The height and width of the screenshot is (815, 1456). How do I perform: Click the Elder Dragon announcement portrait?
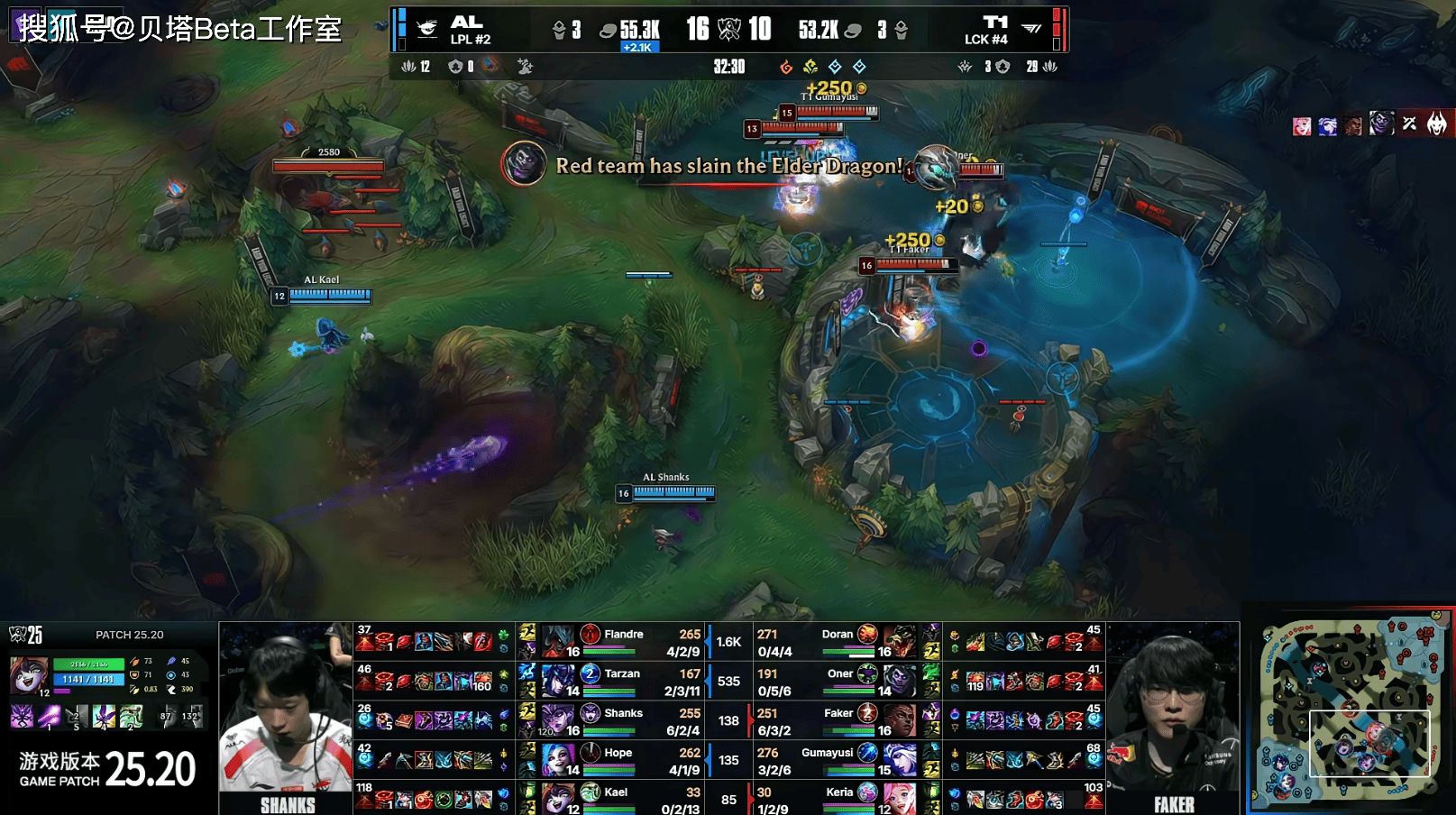[524, 164]
